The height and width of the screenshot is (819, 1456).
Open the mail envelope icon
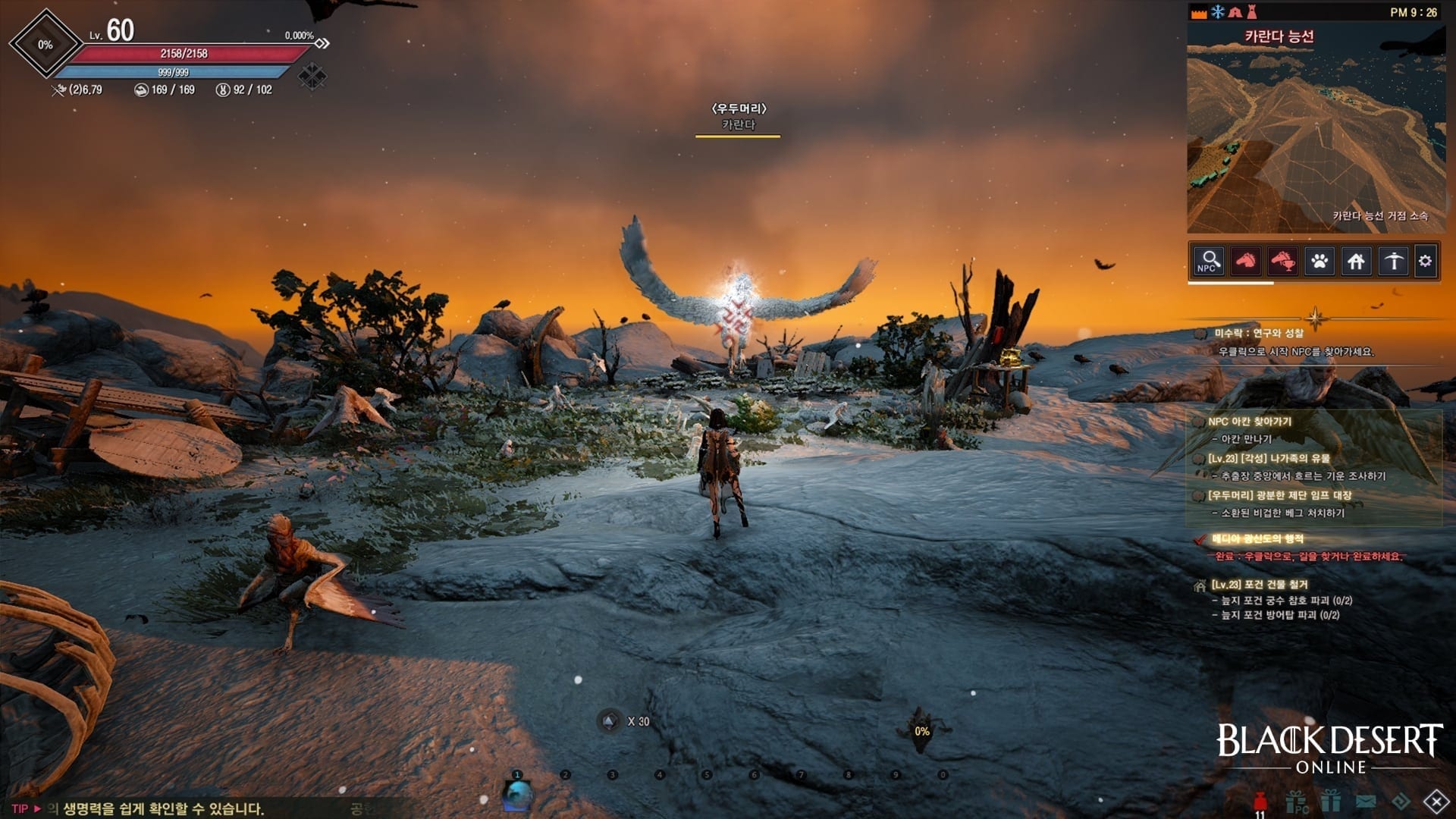click(1366, 801)
